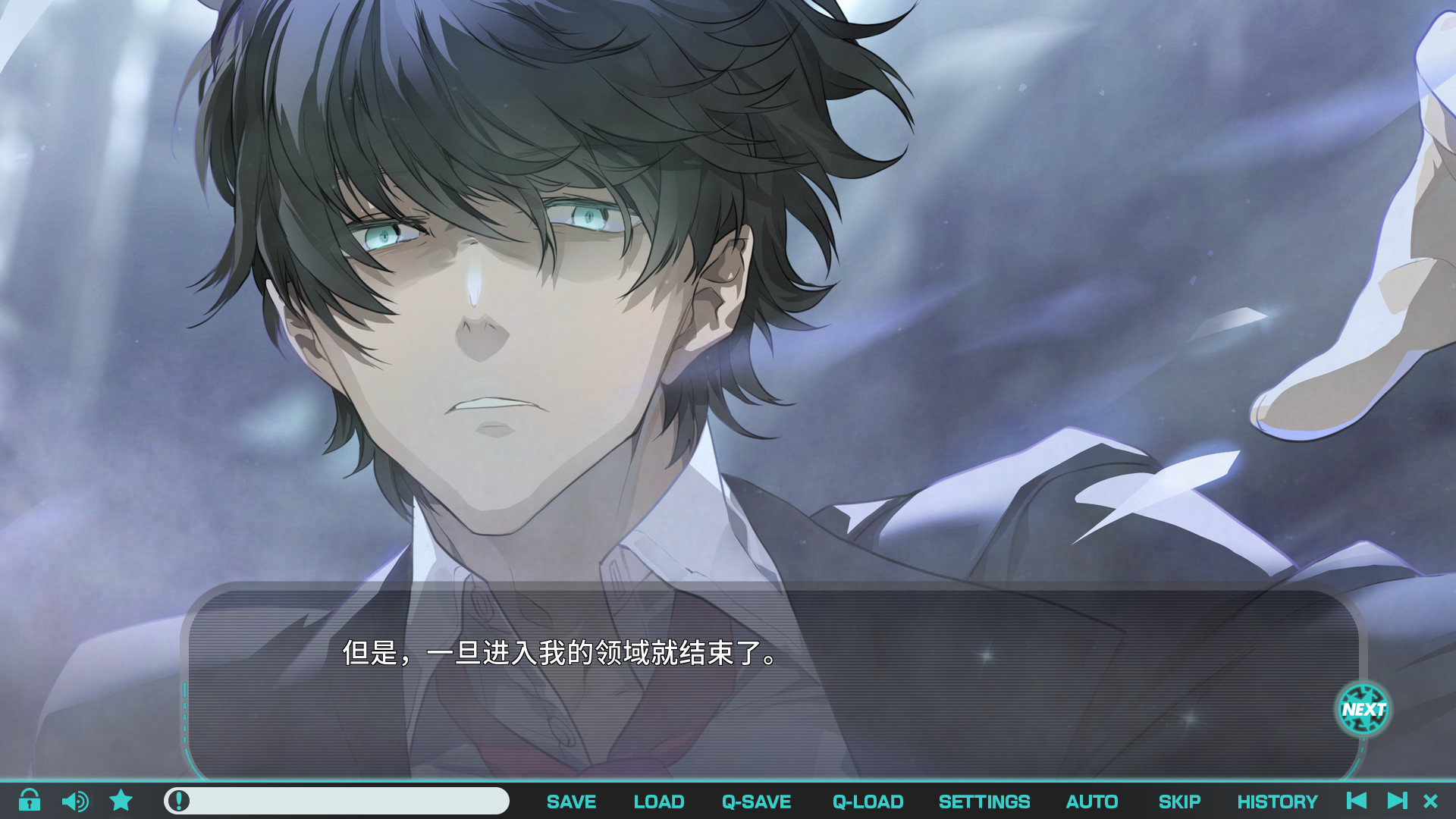Open the HISTORY log
This screenshot has height=819, width=1456.
pyautogui.click(x=1279, y=801)
